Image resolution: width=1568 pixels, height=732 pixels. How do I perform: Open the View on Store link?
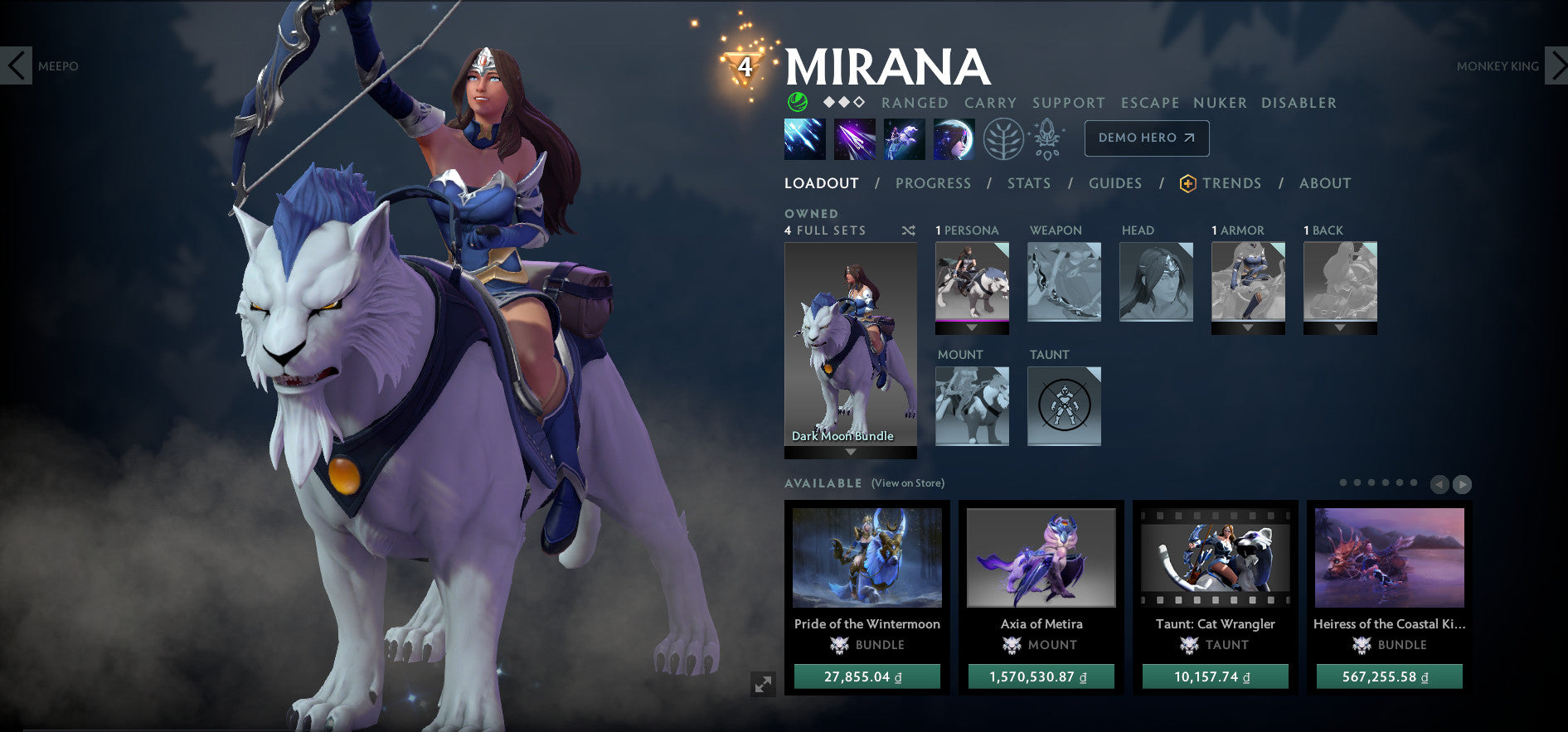click(909, 482)
